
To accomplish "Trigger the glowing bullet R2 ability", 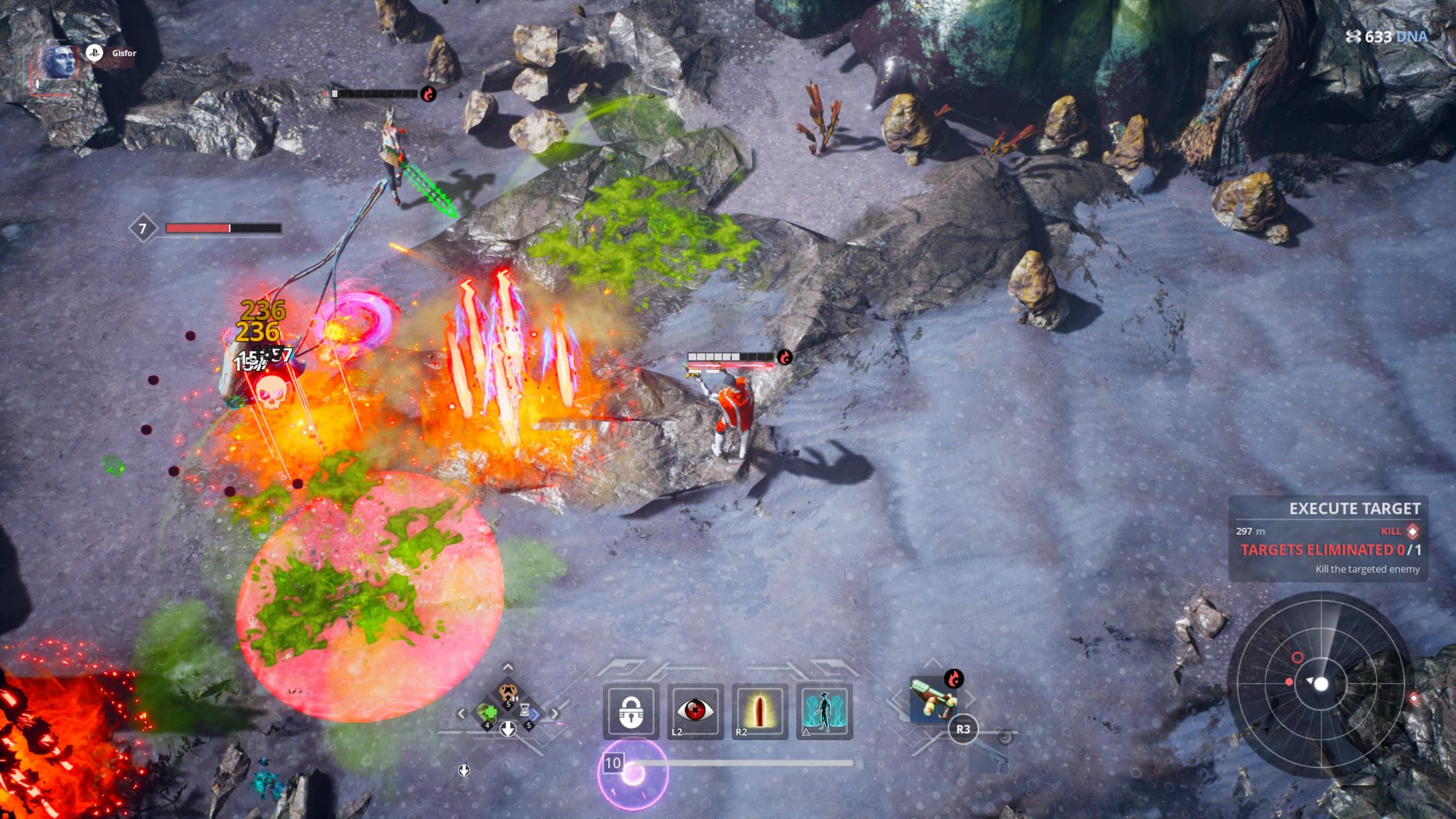I will tap(759, 710).
